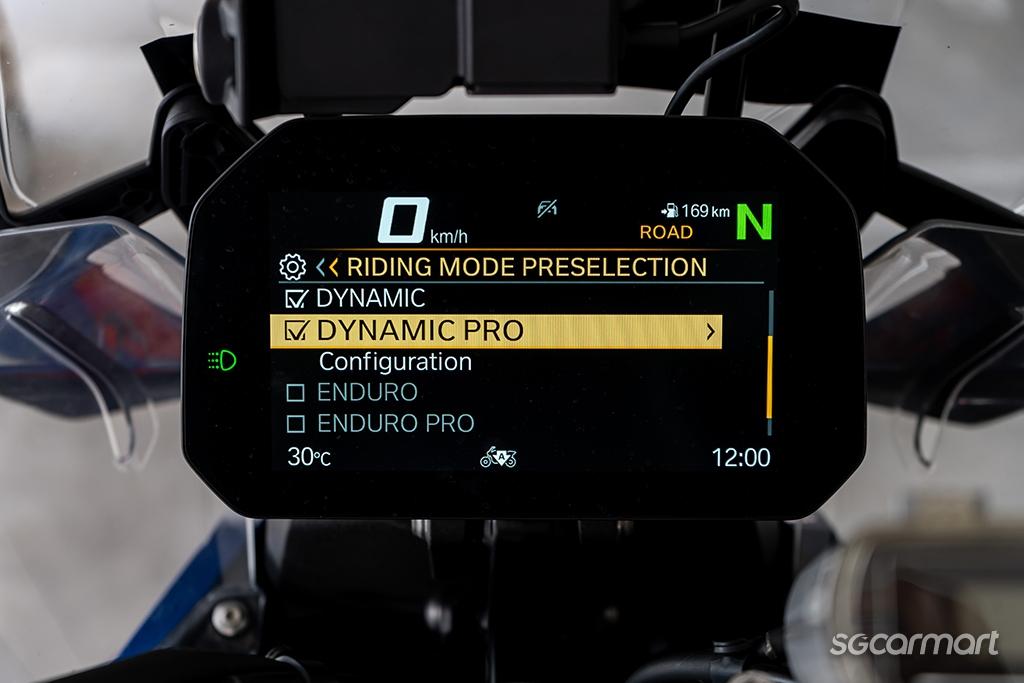Enable the ENDURO PRO checkbox

[x=296, y=424]
